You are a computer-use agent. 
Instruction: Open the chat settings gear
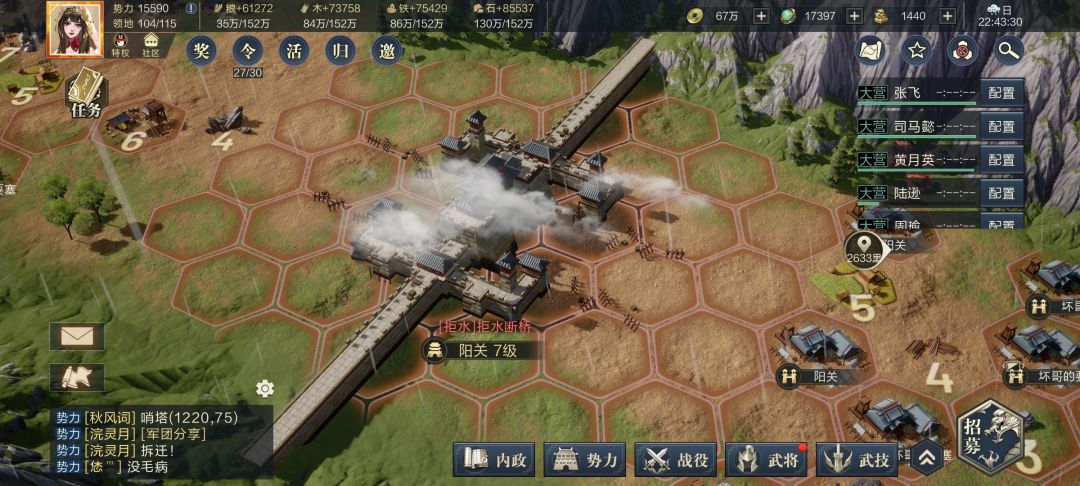click(265, 388)
